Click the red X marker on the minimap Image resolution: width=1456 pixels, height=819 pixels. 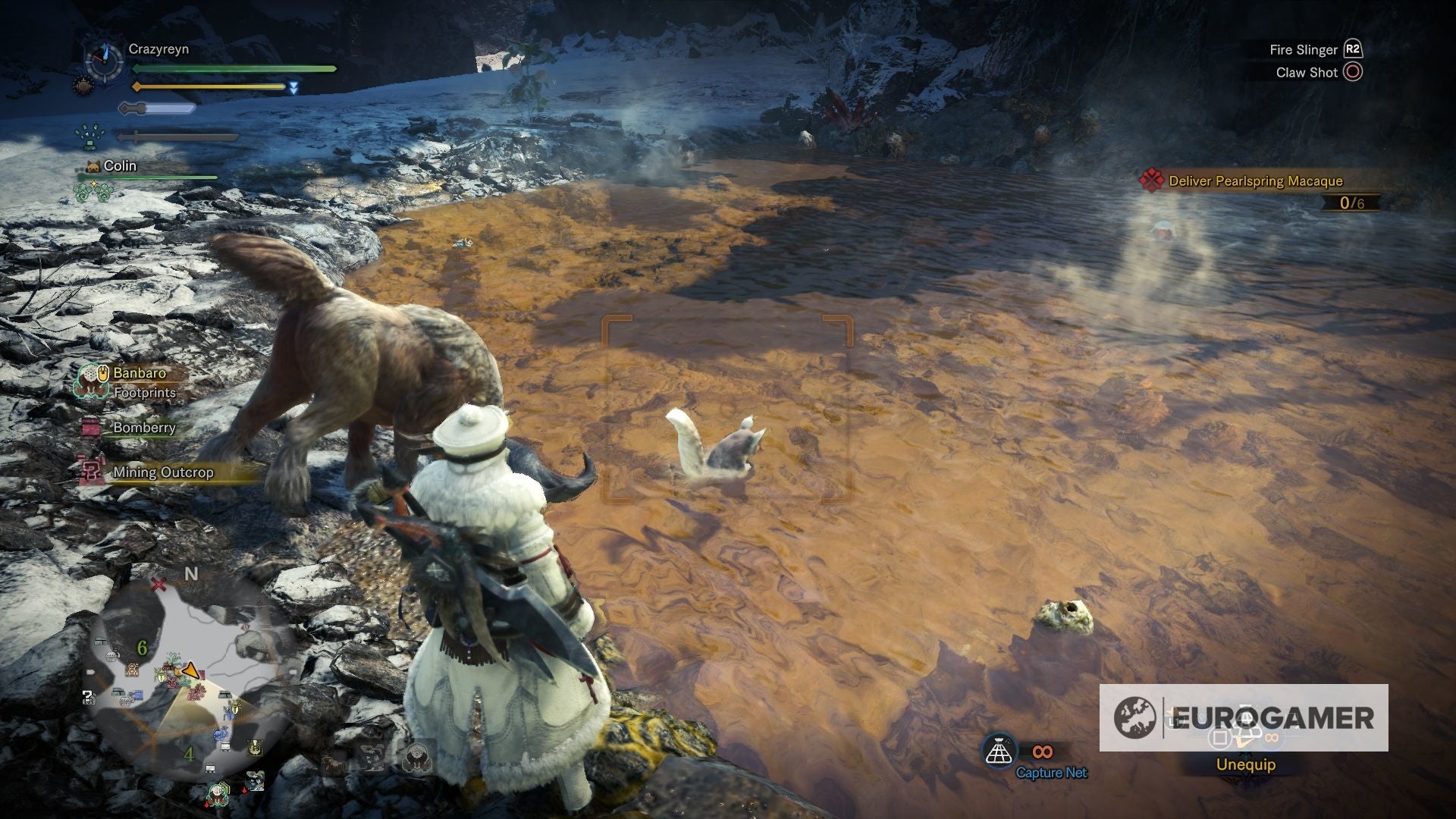tap(159, 584)
